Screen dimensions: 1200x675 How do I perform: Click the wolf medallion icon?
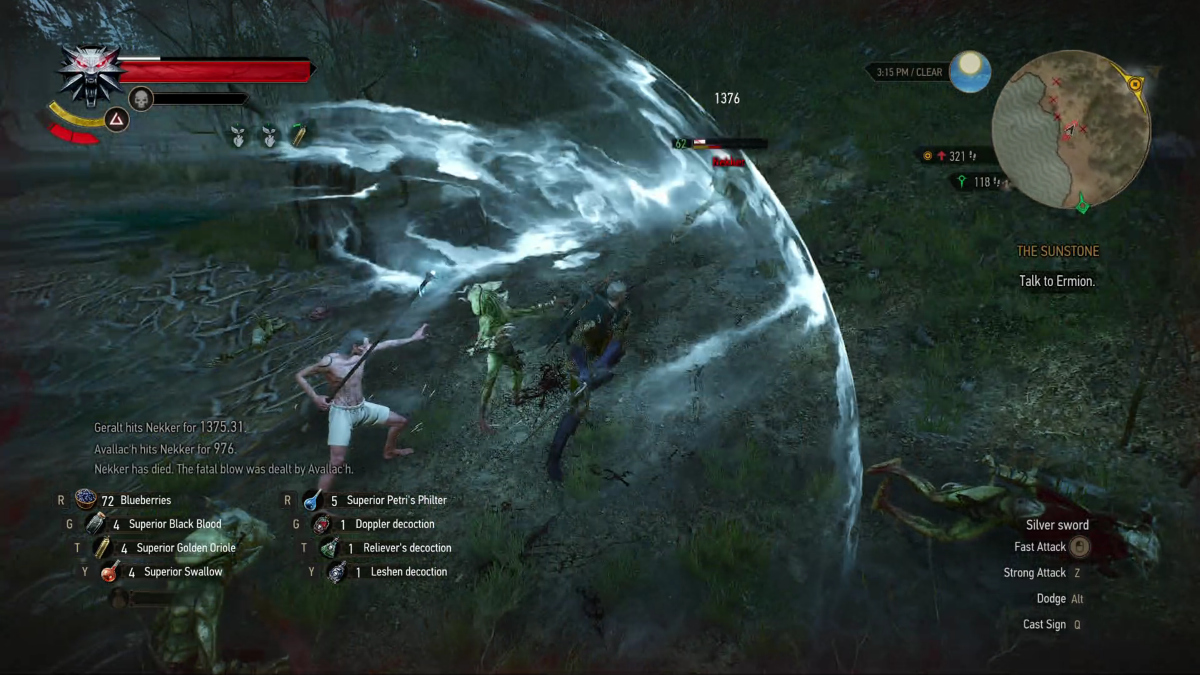(x=90, y=75)
